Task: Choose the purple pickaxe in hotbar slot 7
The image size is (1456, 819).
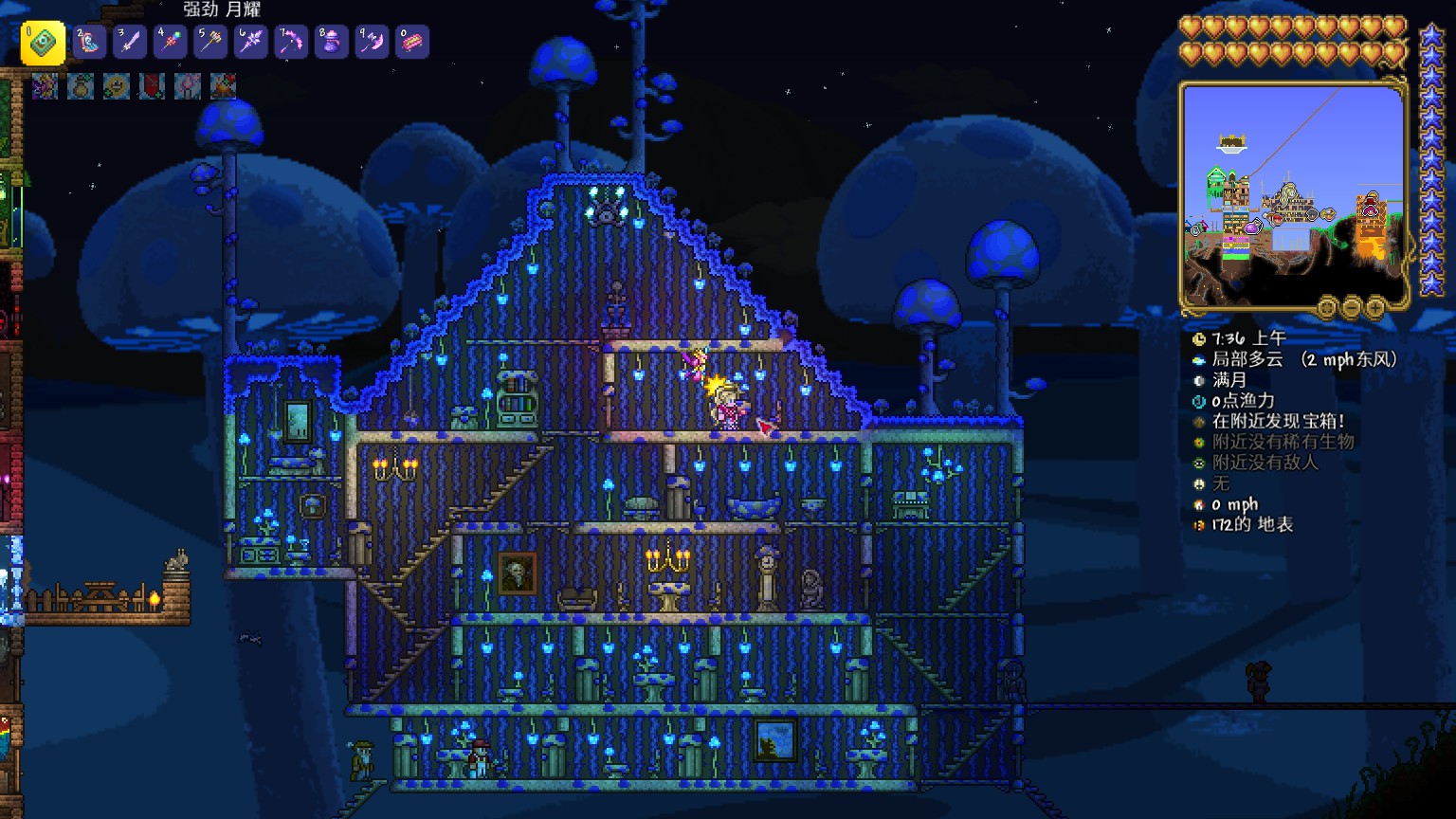Action: [x=291, y=42]
